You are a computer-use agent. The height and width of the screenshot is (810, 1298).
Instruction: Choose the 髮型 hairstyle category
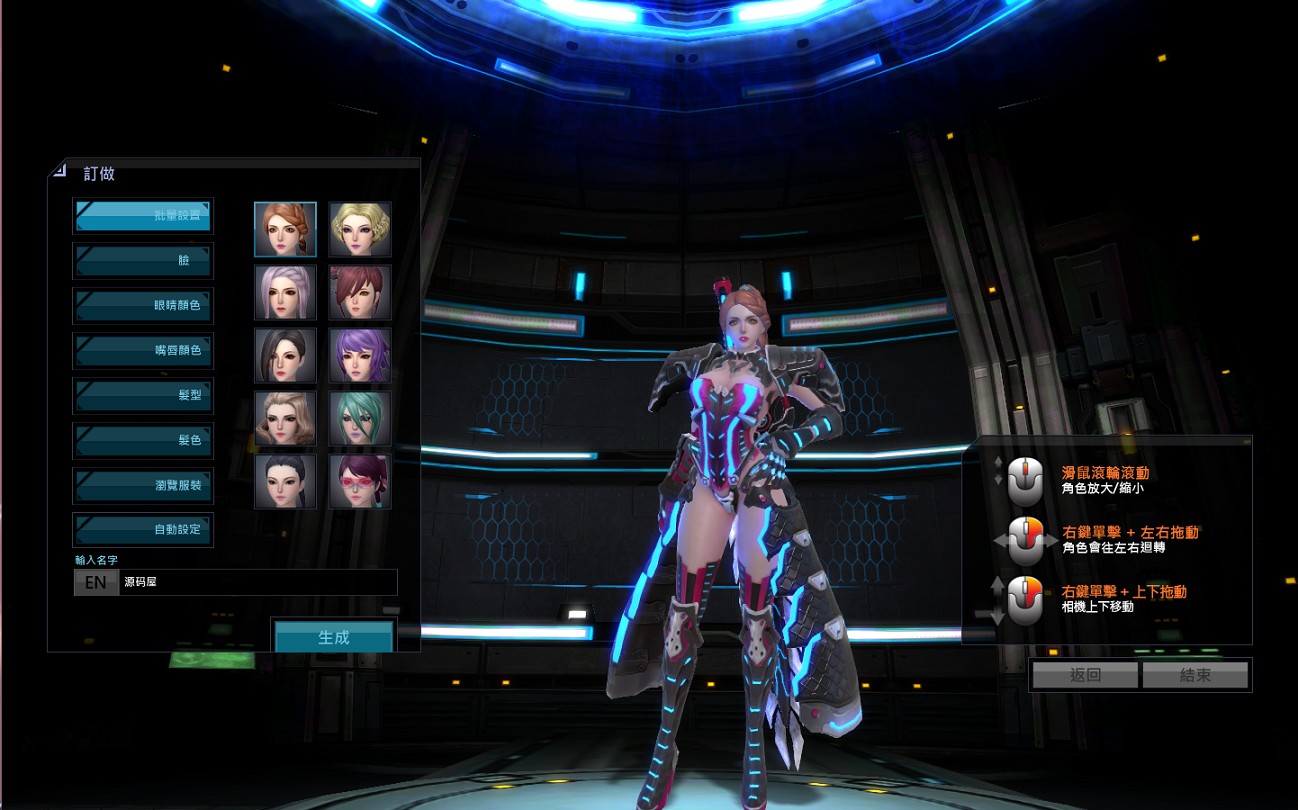pyautogui.click(x=143, y=396)
